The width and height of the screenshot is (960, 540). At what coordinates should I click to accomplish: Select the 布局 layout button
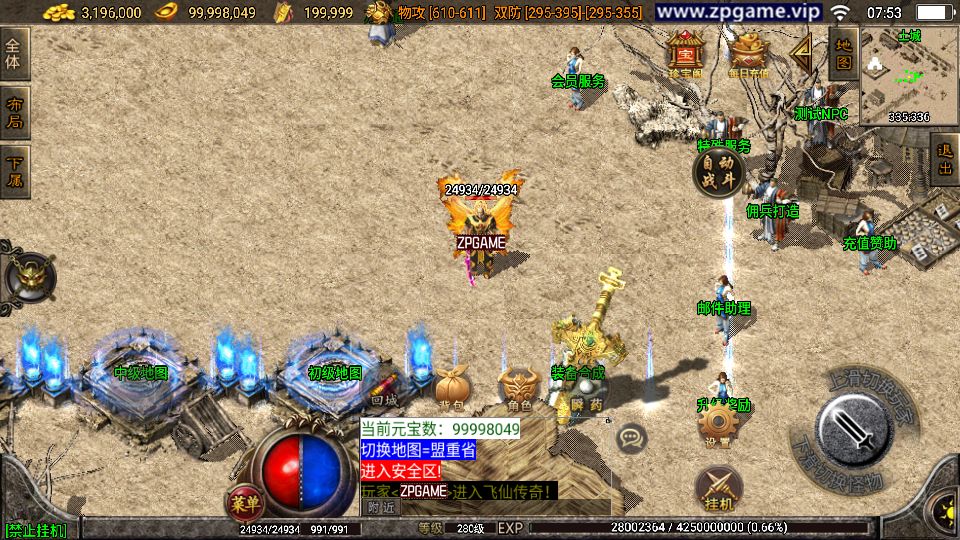click(16, 113)
